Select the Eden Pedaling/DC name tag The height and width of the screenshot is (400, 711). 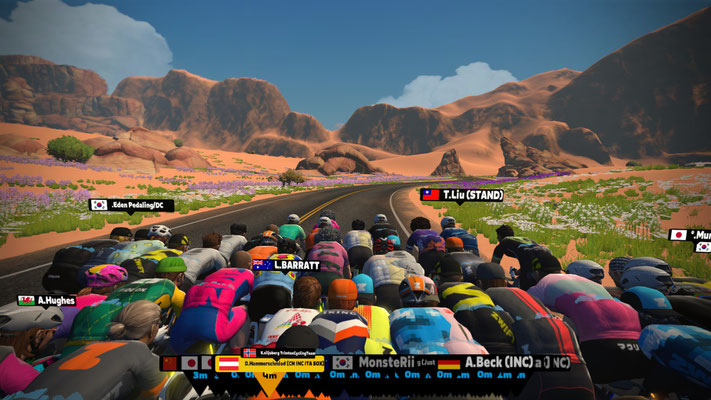(x=132, y=205)
